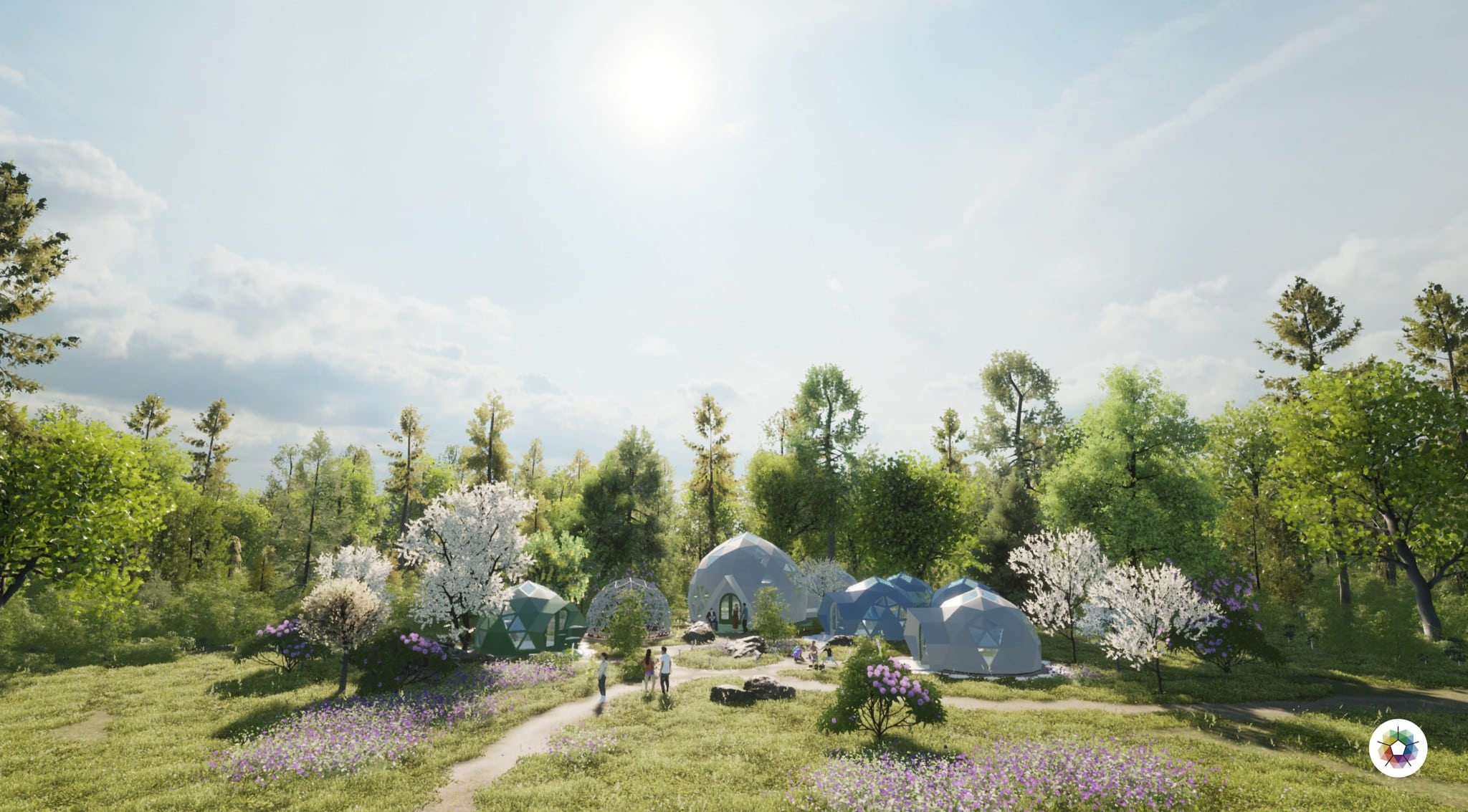
Task: Click the rainbow pentagon logo badge
Action: click(1397, 748)
